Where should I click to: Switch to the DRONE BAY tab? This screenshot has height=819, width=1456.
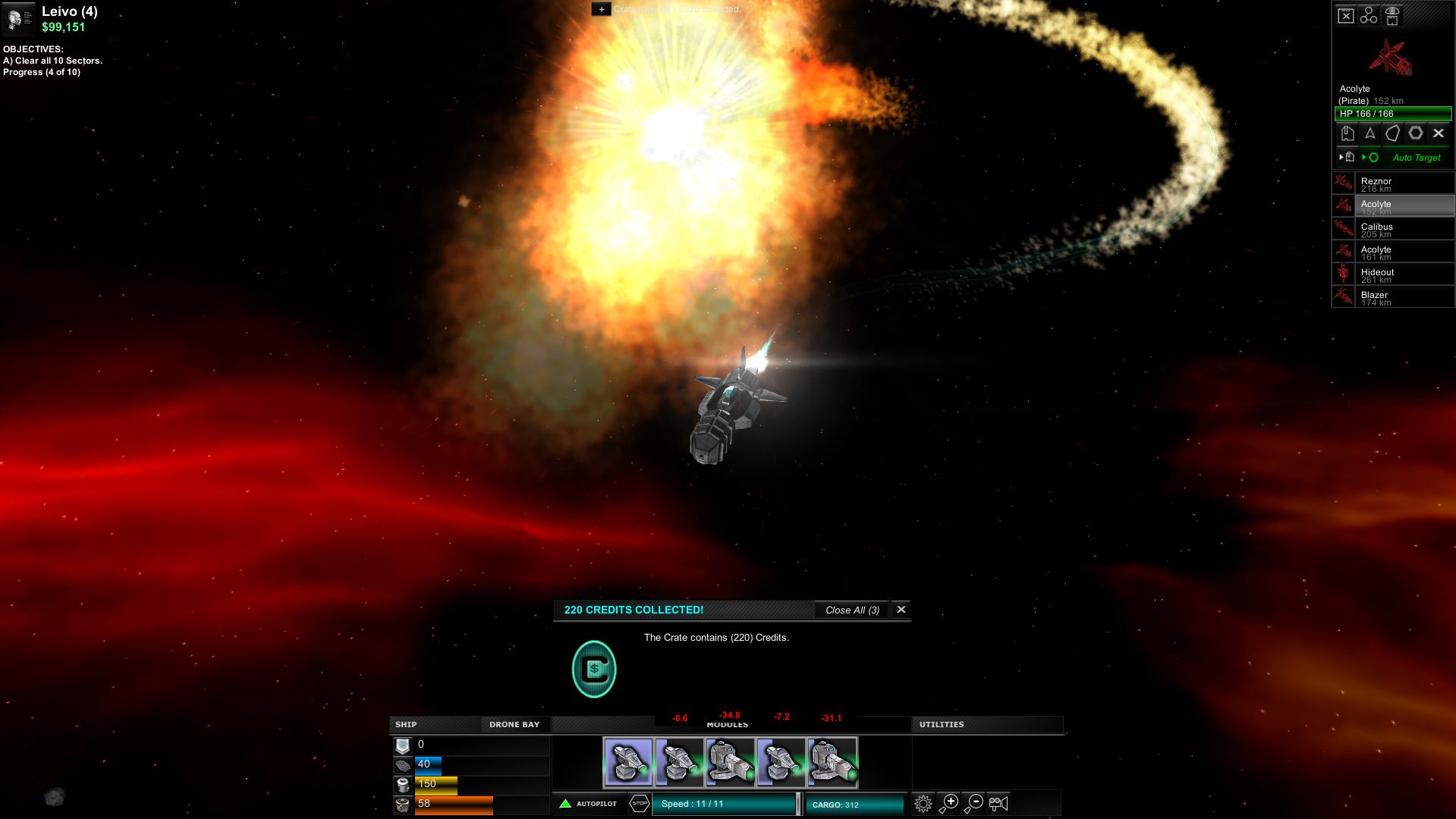pyautogui.click(x=514, y=725)
